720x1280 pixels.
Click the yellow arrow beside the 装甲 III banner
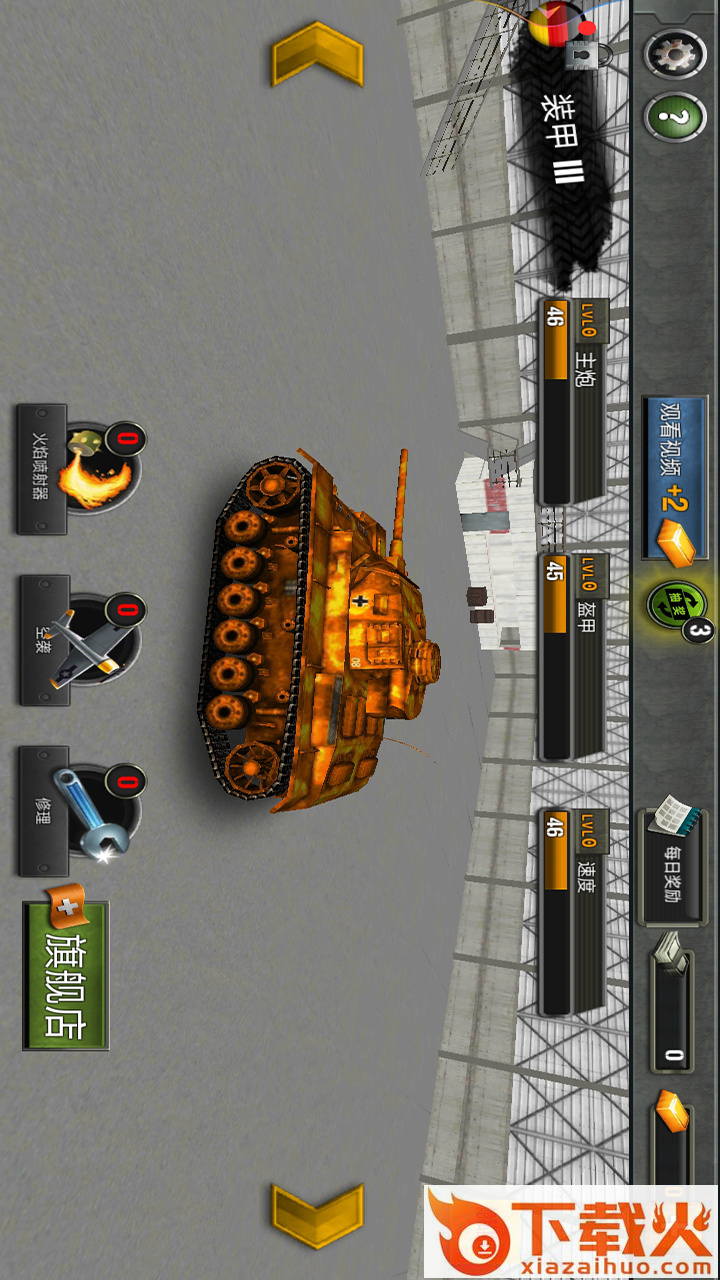coord(317,53)
